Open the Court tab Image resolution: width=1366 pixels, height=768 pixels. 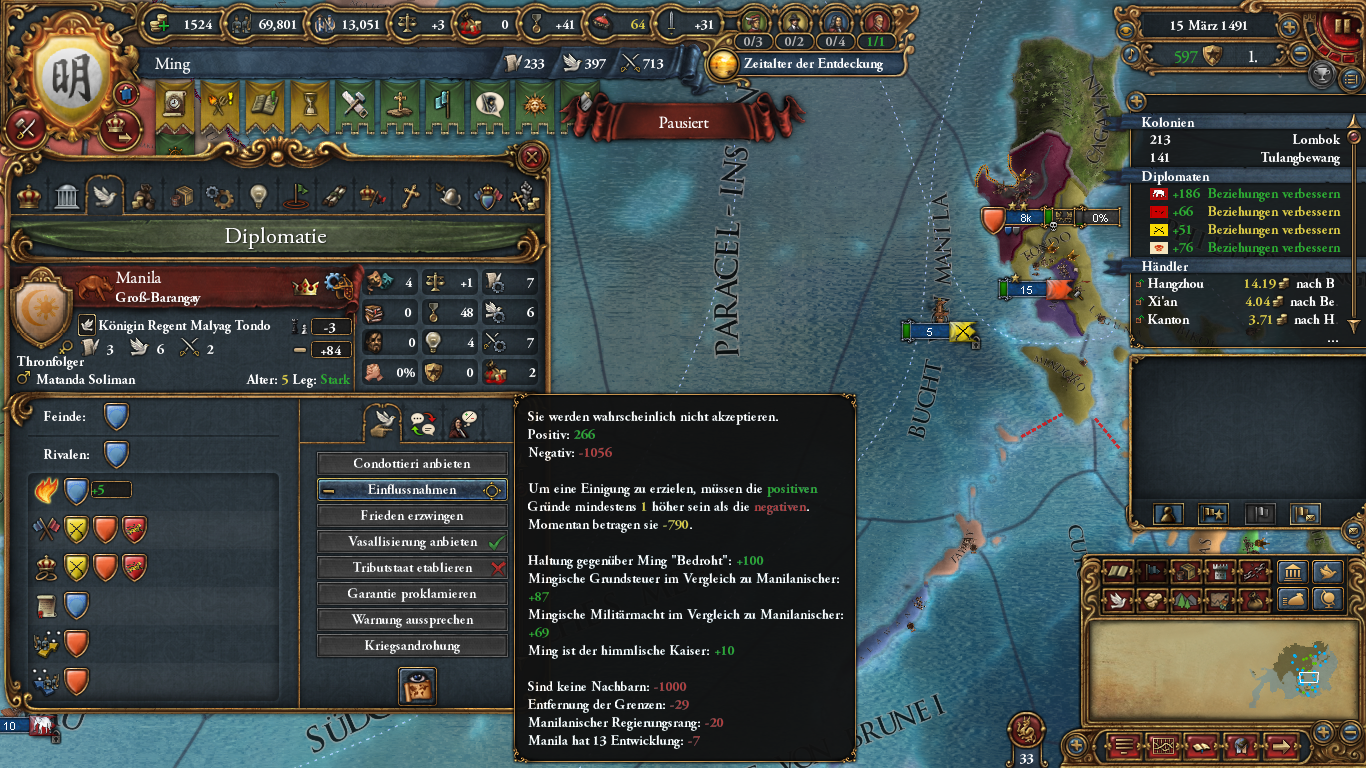click(x=29, y=195)
